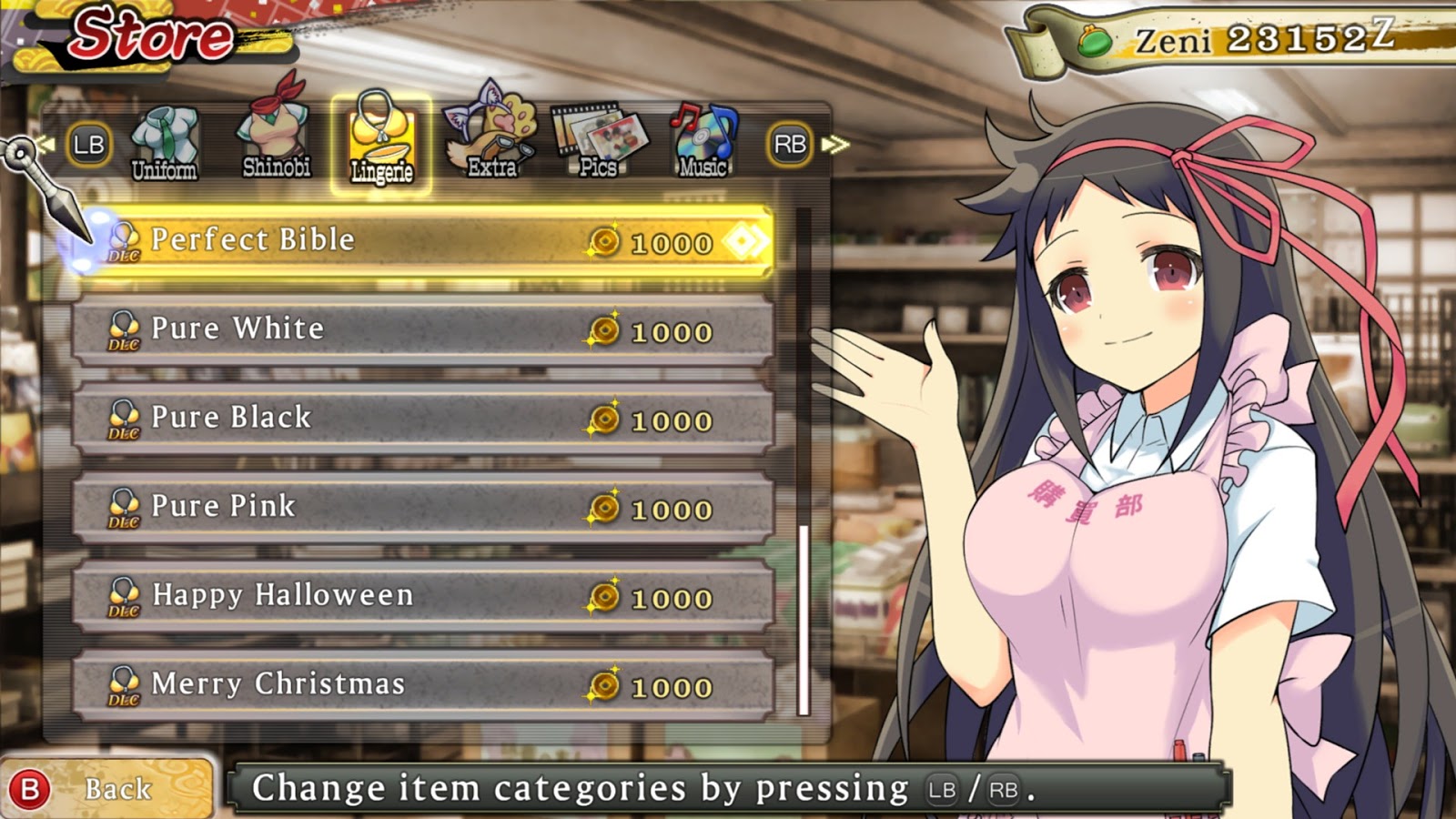The image size is (1456, 819).
Task: Choose the Pure White item
Action: [x=423, y=329]
